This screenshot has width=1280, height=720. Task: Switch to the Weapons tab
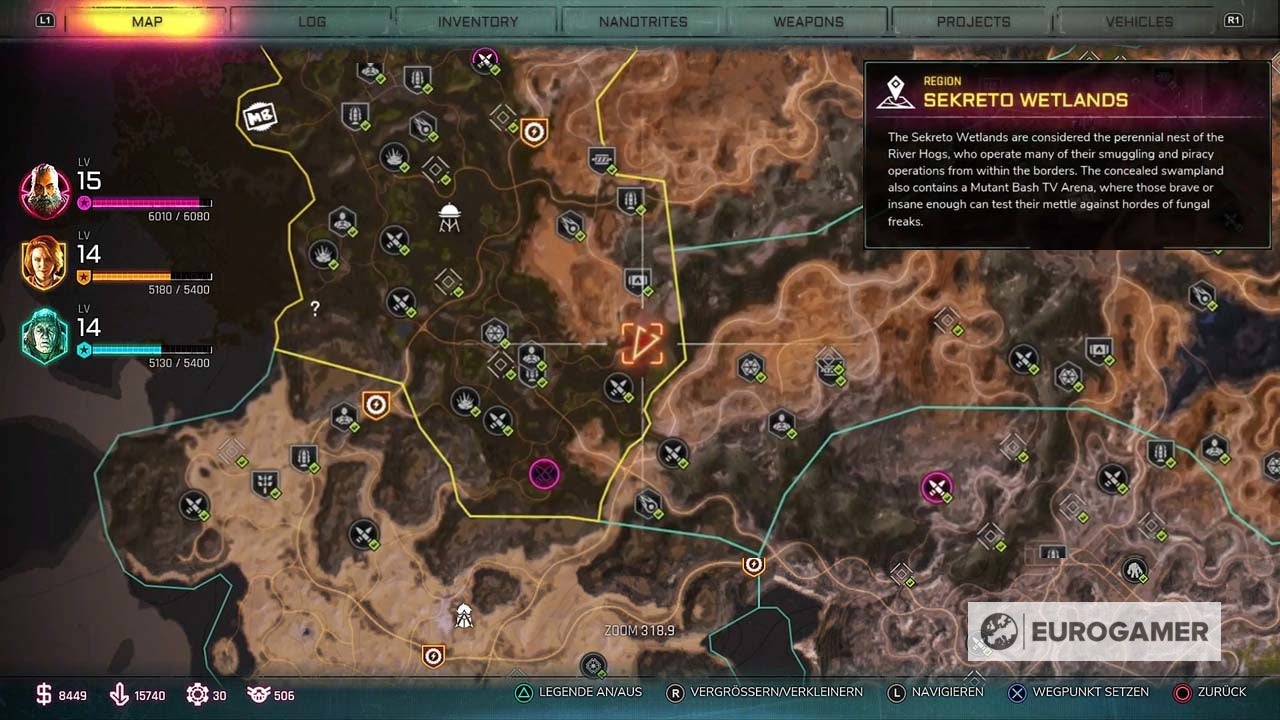click(x=809, y=20)
